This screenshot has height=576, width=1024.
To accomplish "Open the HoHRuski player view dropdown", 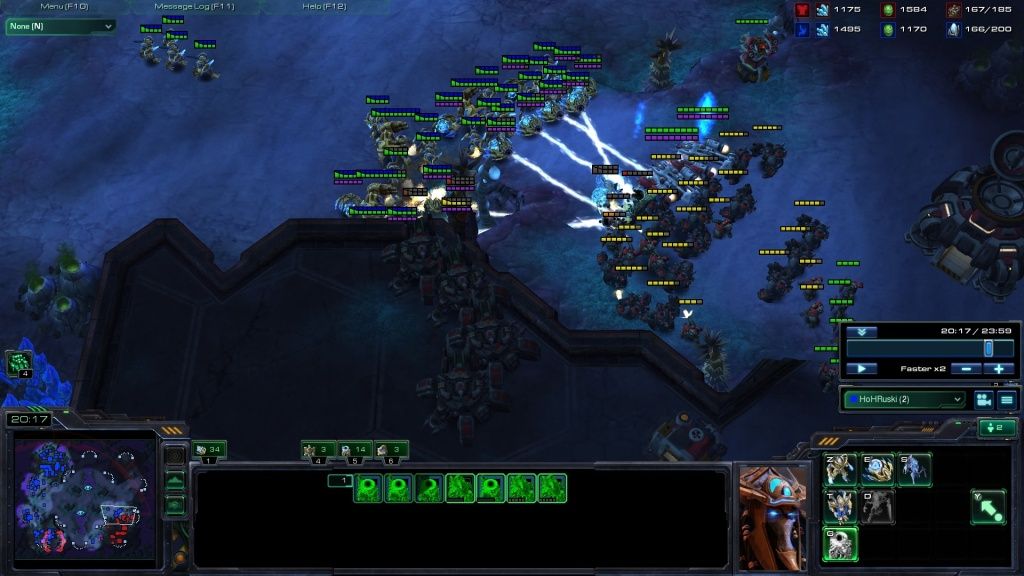I will coord(905,399).
